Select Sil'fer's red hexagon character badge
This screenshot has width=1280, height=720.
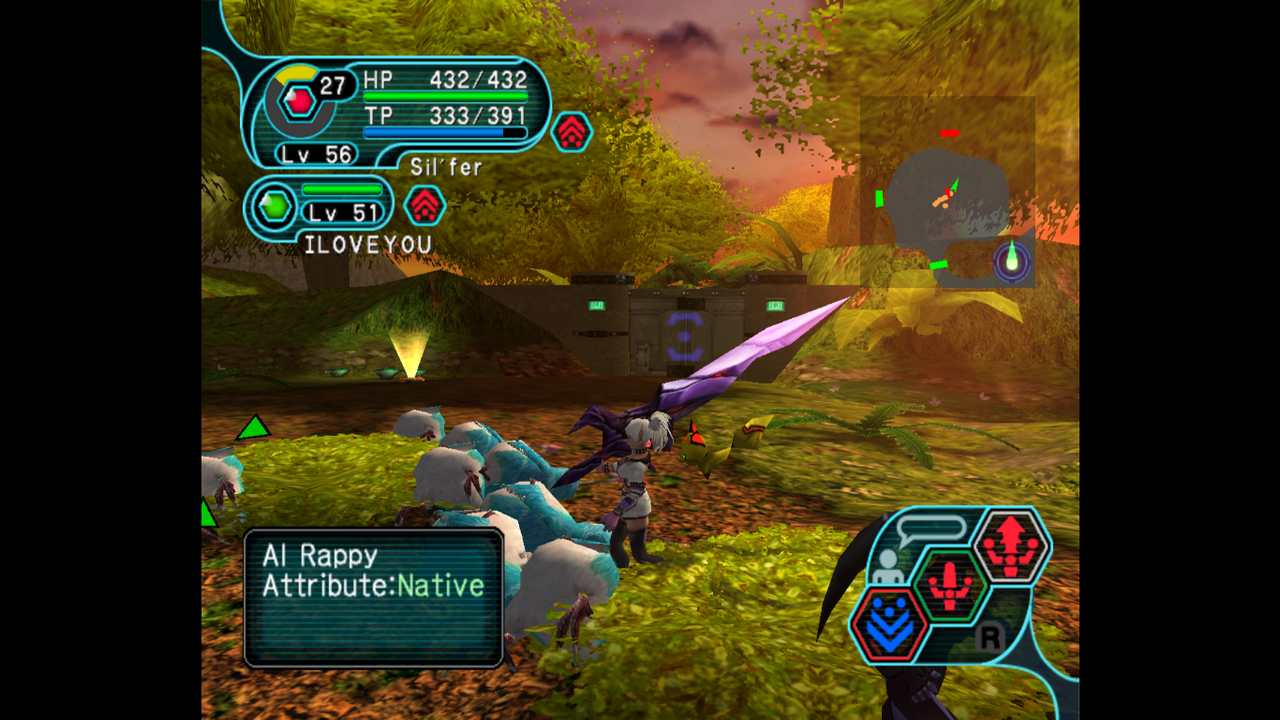coord(298,101)
